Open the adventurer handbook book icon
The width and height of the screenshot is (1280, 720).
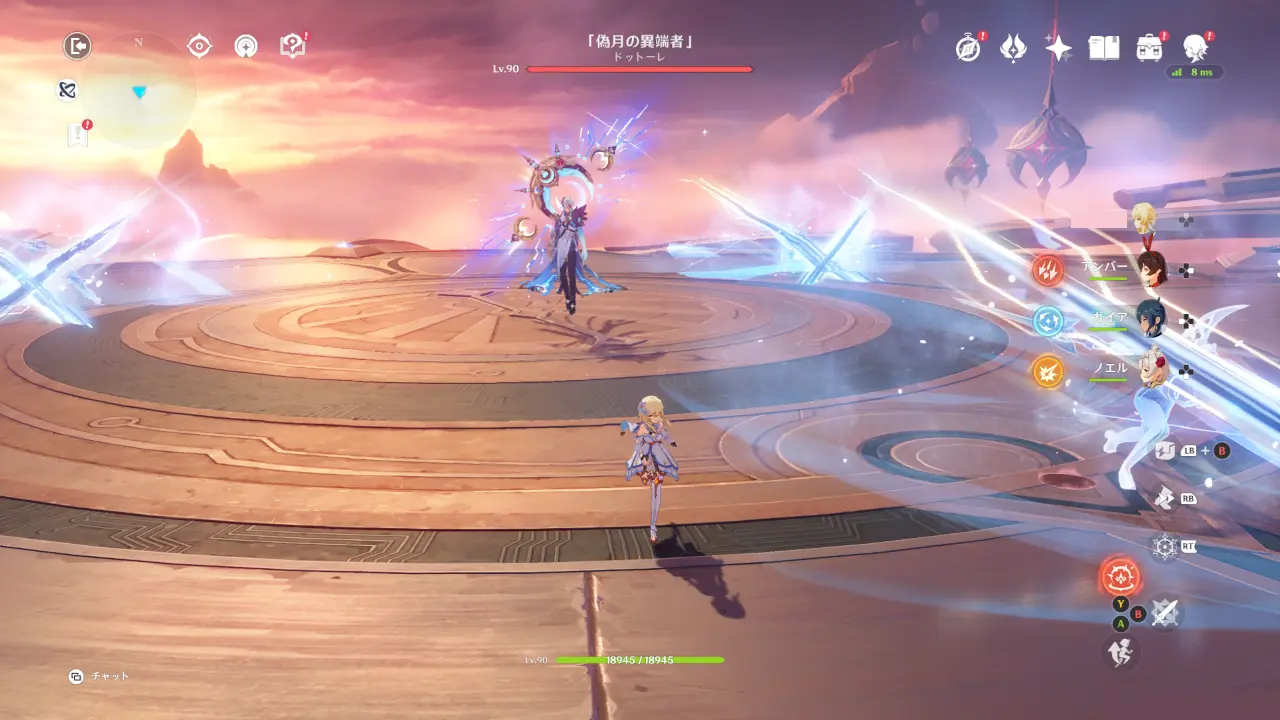pyautogui.click(x=1103, y=47)
